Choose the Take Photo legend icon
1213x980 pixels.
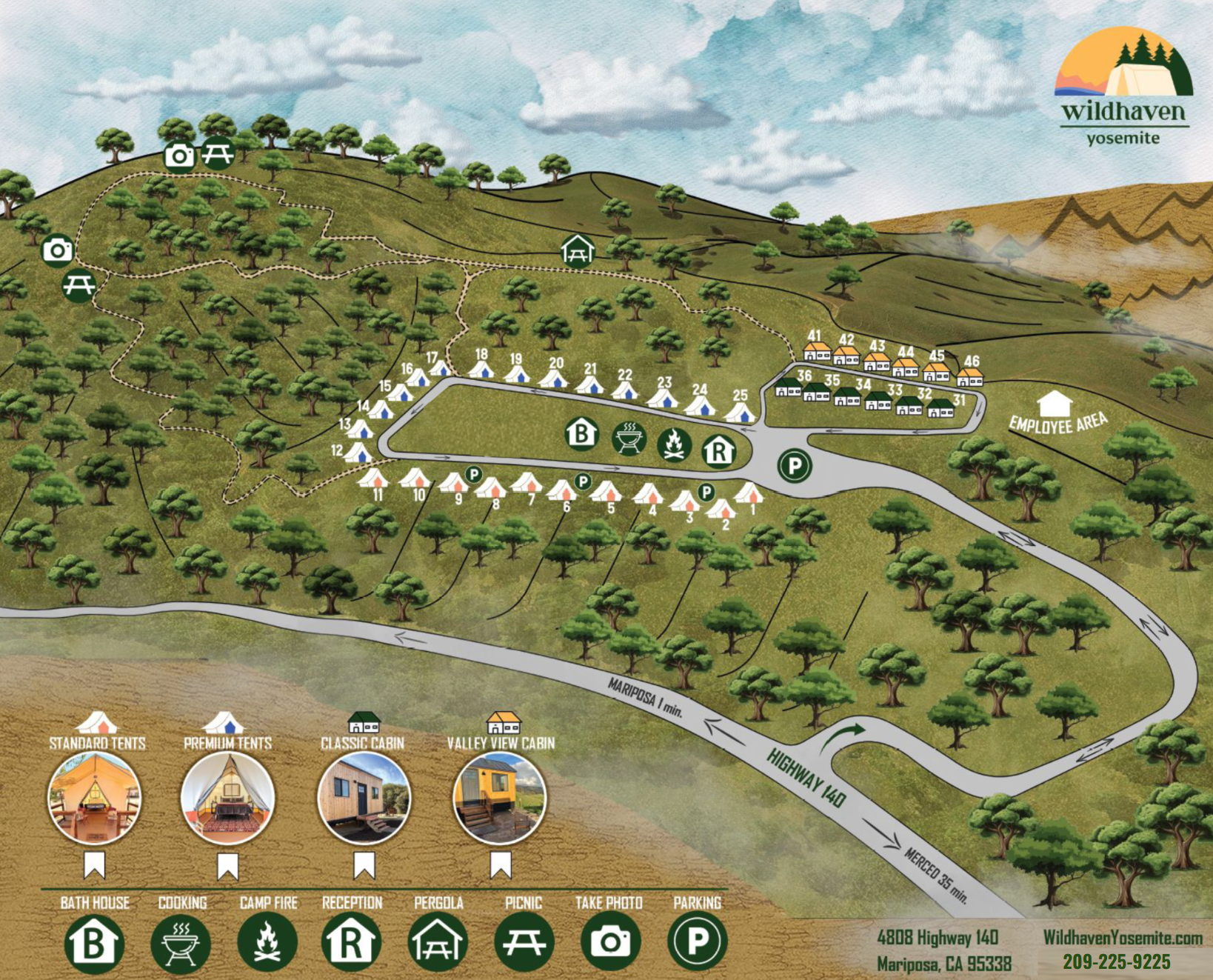[610, 942]
